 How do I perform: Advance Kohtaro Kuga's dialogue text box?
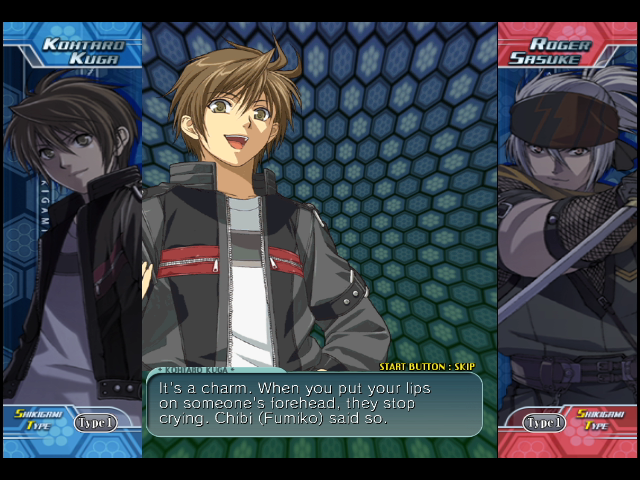click(314, 404)
